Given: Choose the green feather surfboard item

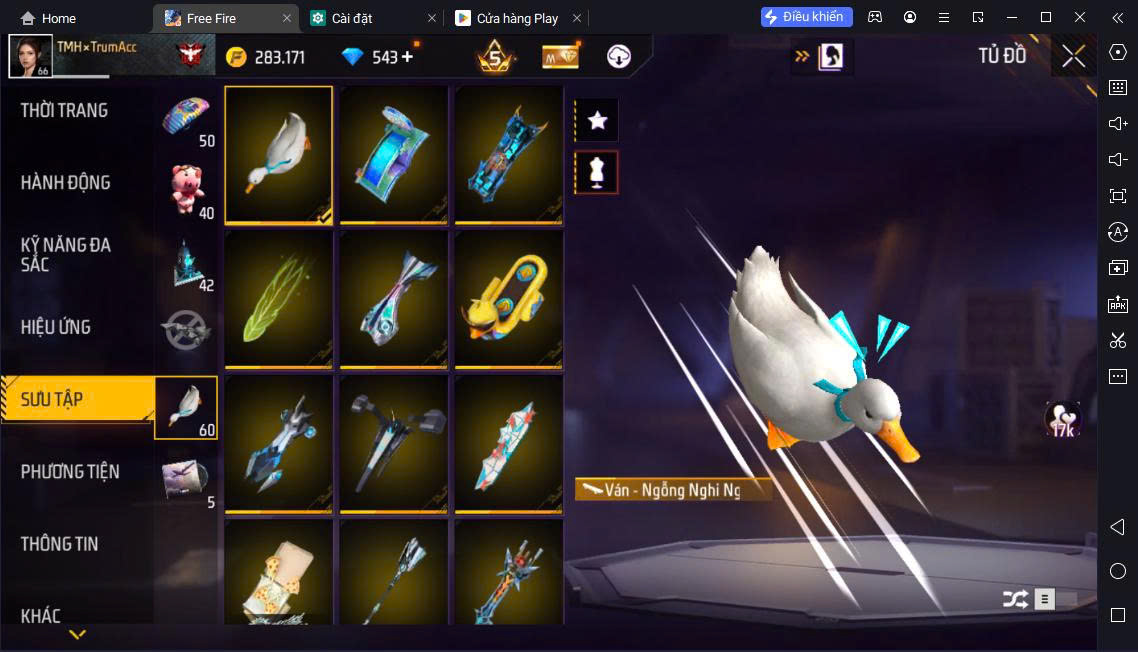Looking at the screenshot, I should (x=279, y=299).
